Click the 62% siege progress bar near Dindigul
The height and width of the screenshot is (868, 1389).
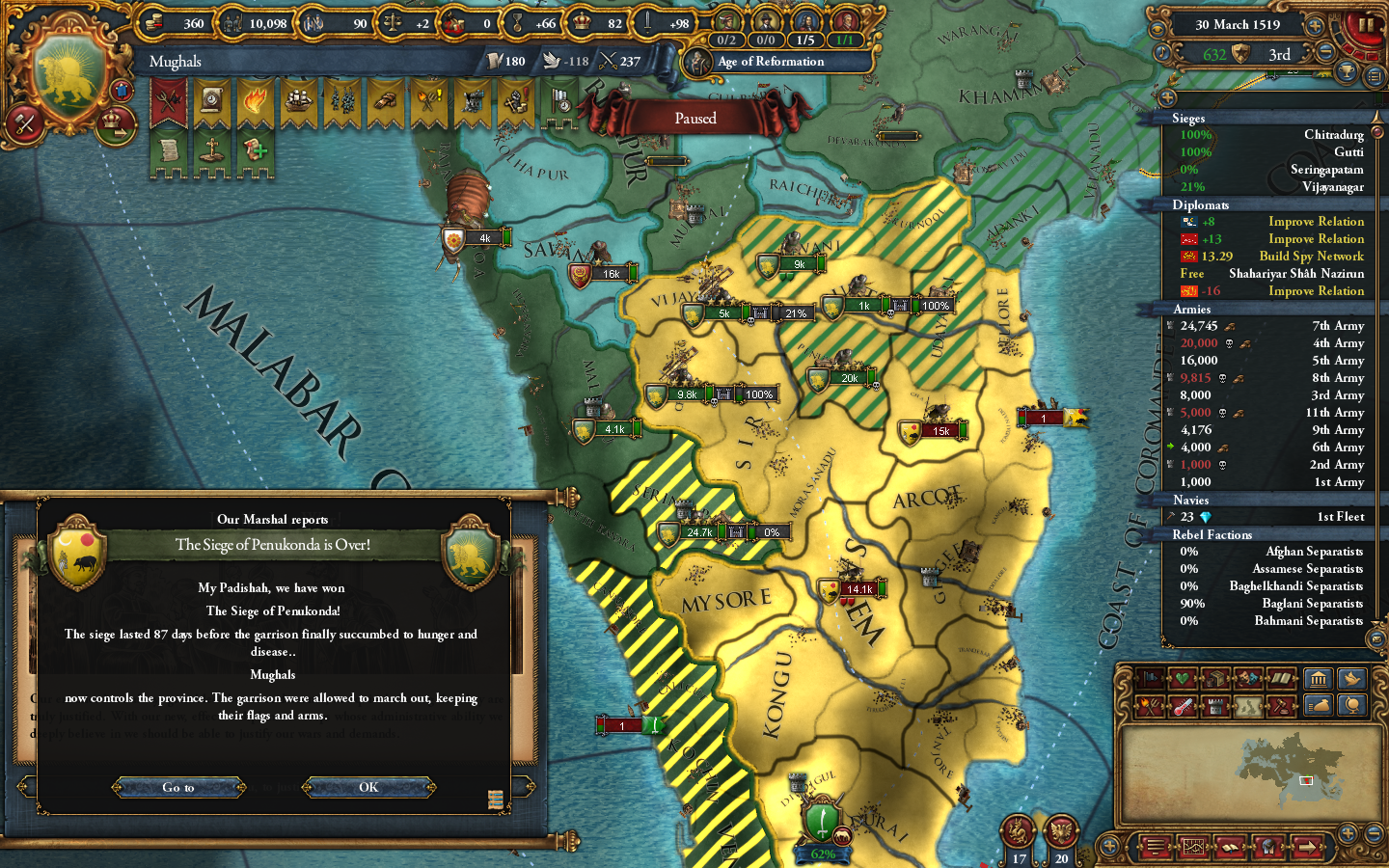[x=821, y=854]
